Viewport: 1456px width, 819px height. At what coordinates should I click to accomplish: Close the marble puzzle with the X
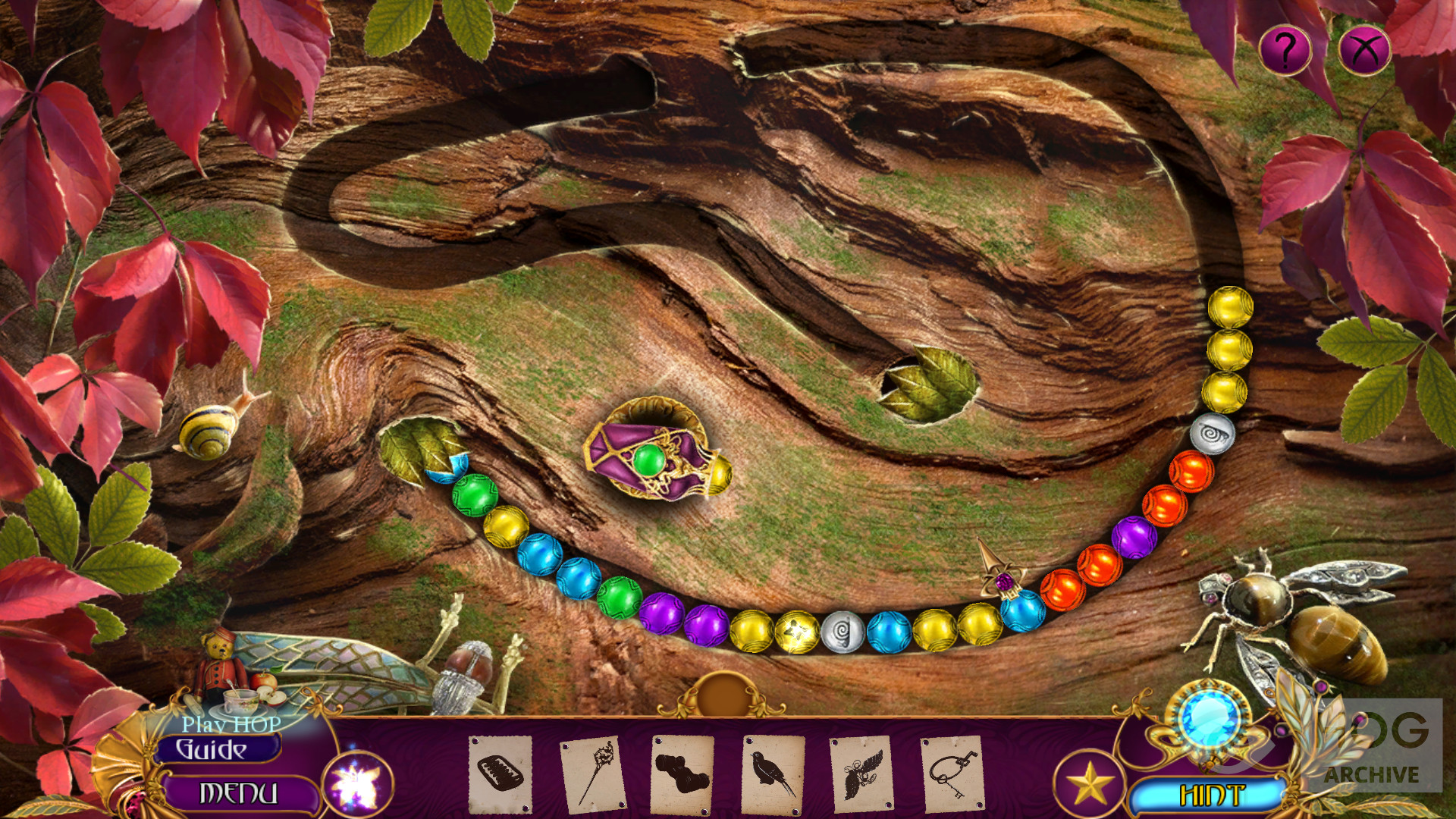(x=1364, y=50)
